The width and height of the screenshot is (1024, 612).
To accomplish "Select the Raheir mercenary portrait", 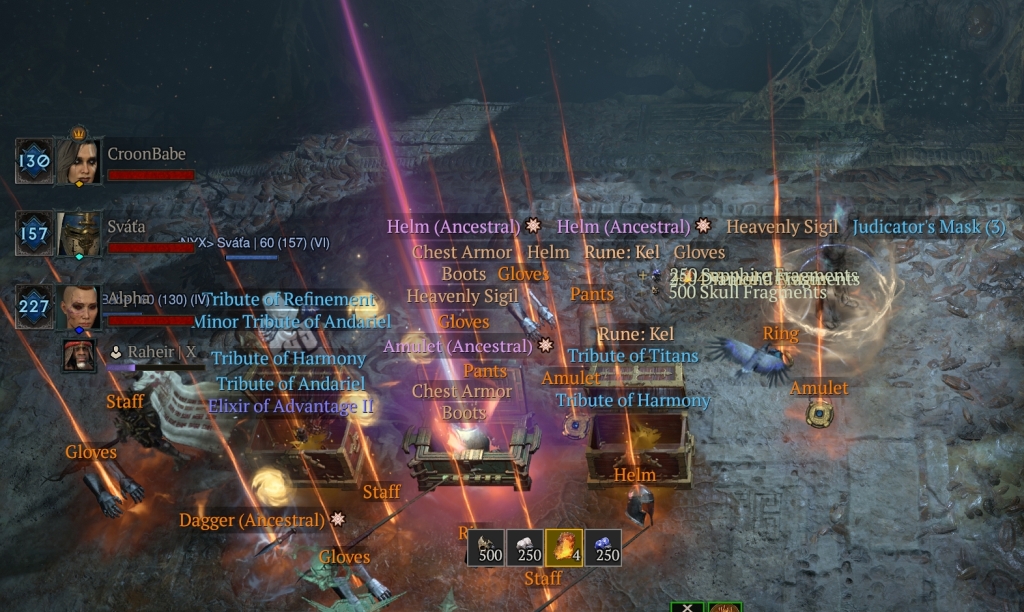I will (x=80, y=355).
